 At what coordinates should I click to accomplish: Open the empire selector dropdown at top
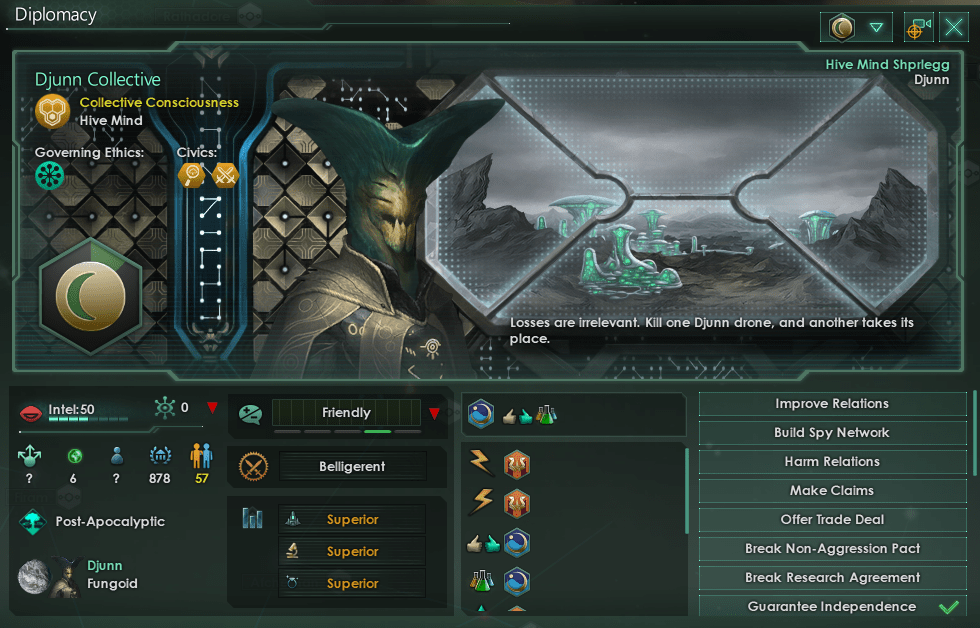click(876, 28)
